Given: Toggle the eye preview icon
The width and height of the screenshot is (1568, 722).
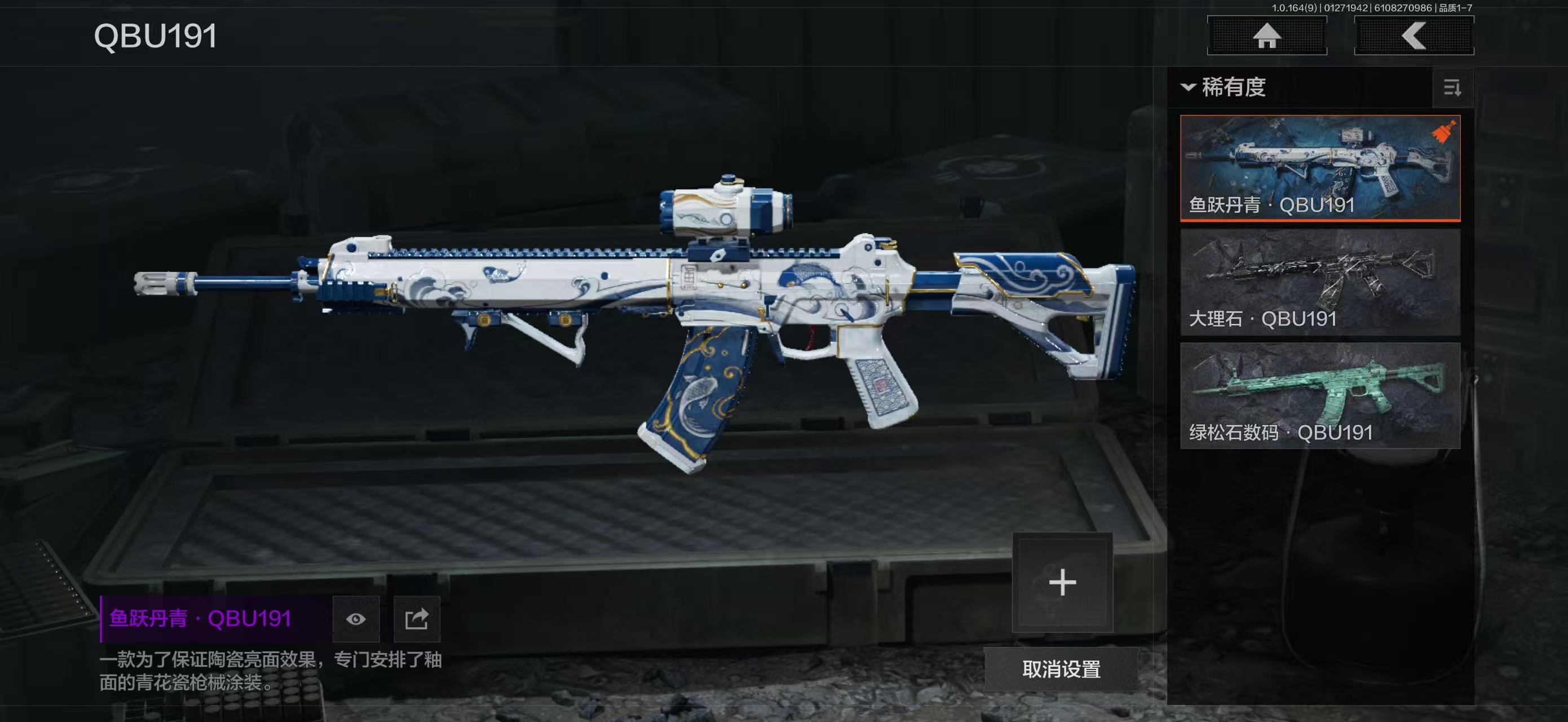Looking at the screenshot, I should point(356,619).
